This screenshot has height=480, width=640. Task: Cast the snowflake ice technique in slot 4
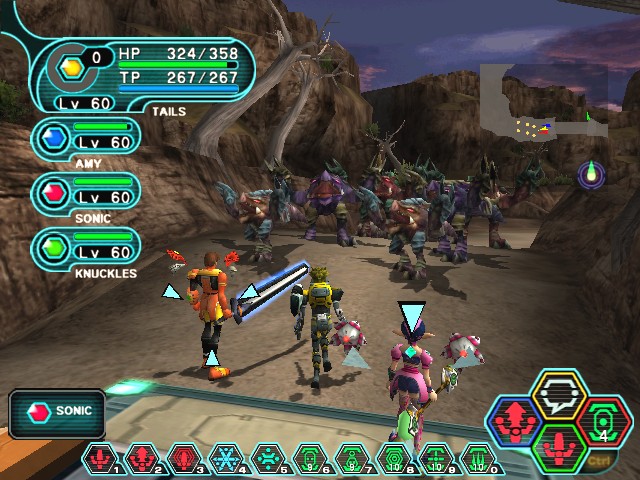pyautogui.click(x=226, y=459)
